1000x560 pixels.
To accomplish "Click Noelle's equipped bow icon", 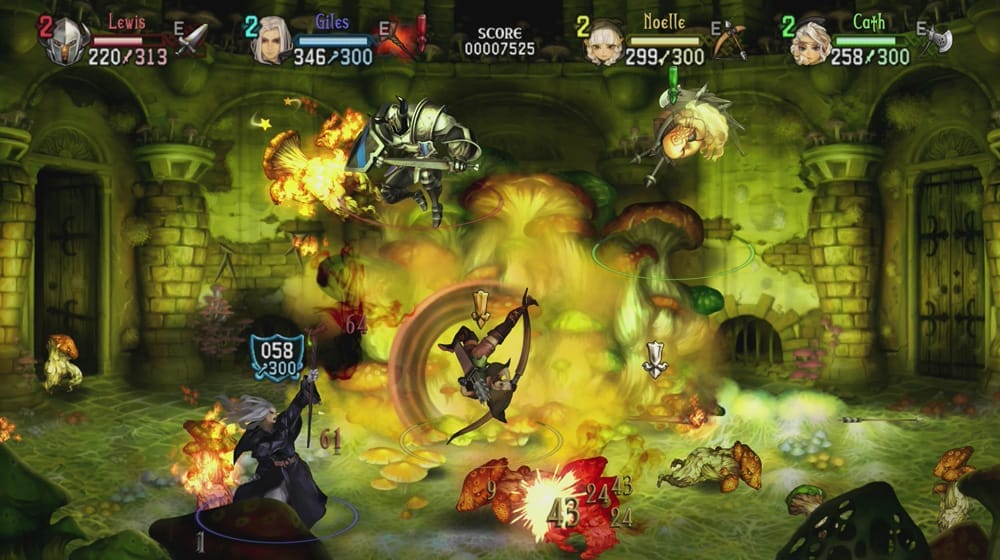I will coord(730,38).
